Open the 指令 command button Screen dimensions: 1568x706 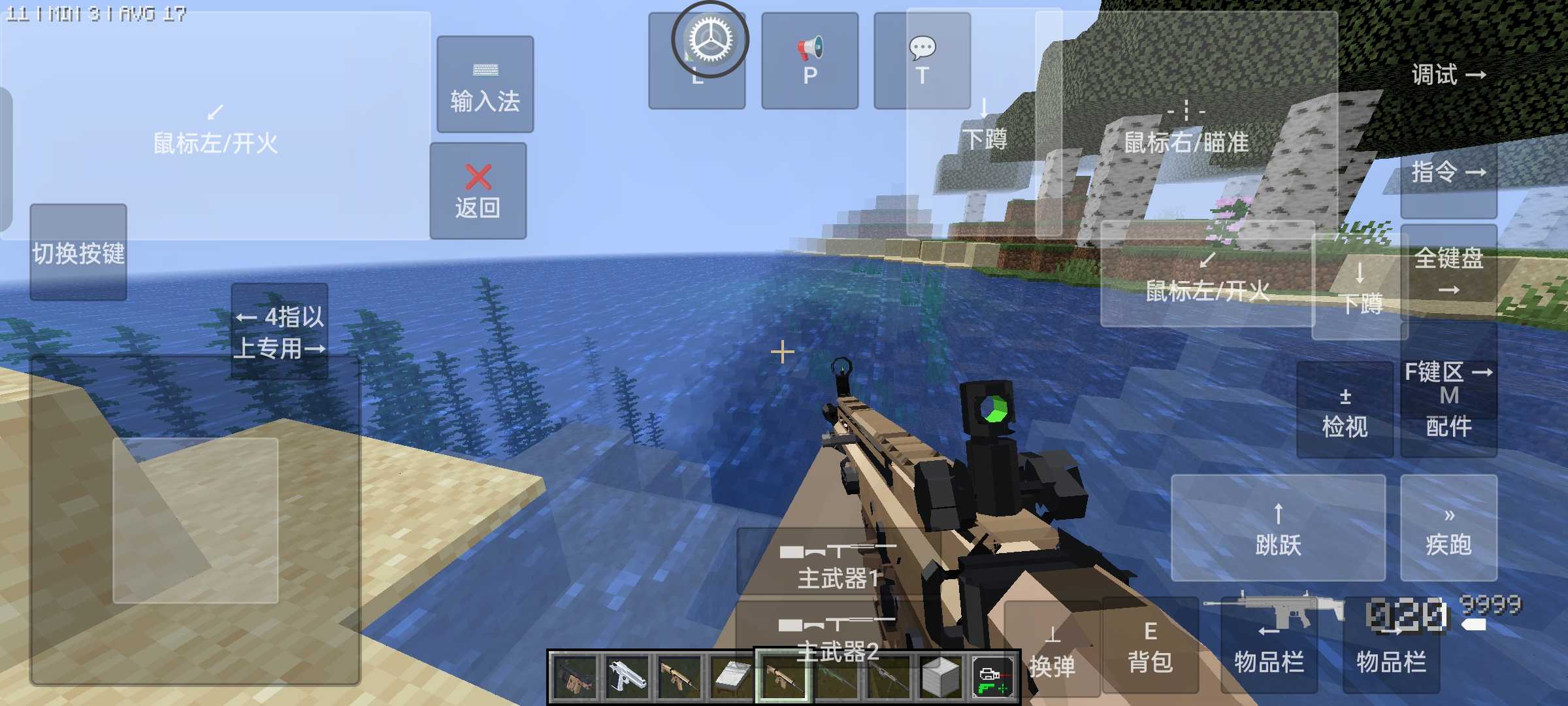coord(1448,173)
